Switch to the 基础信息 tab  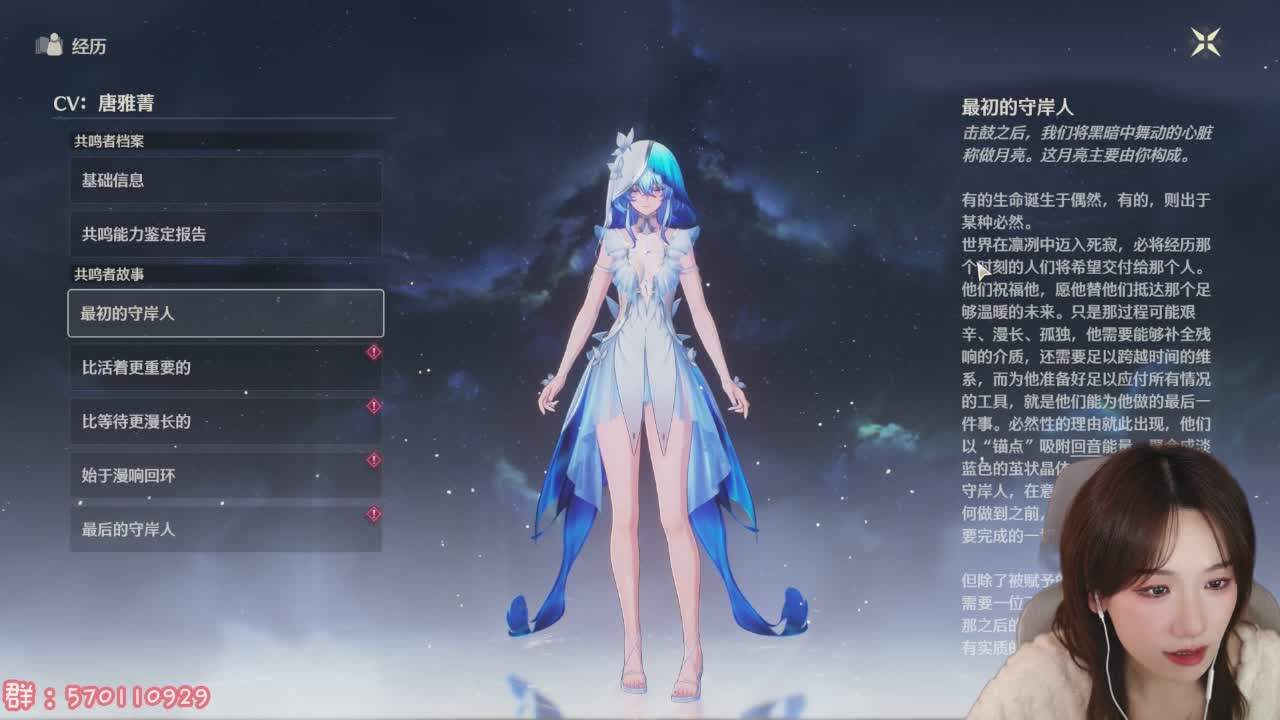click(x=224, y=182)
